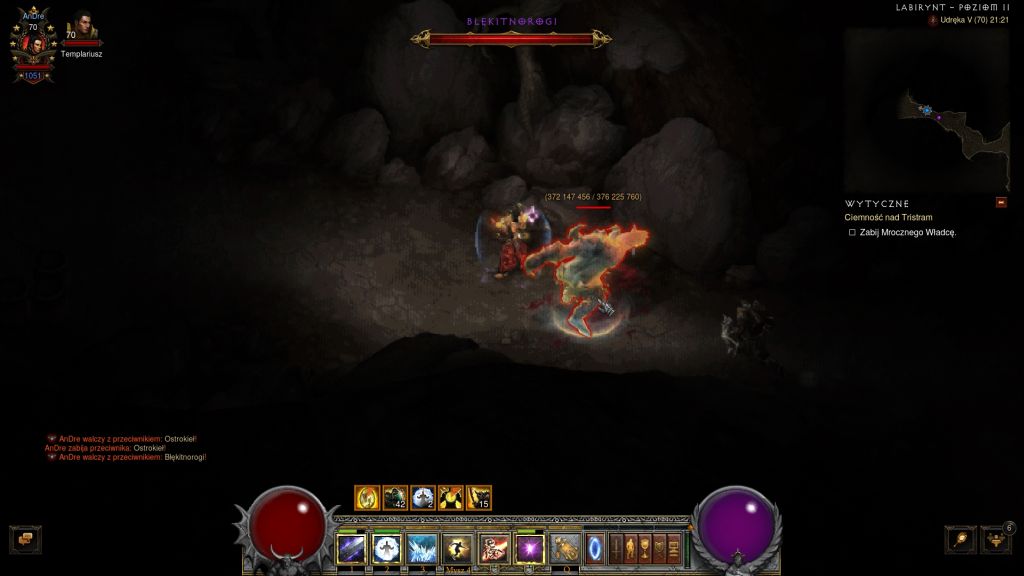Open the chat bubble button
Viewport: 1024px width, 576px height.
point(26,539)
